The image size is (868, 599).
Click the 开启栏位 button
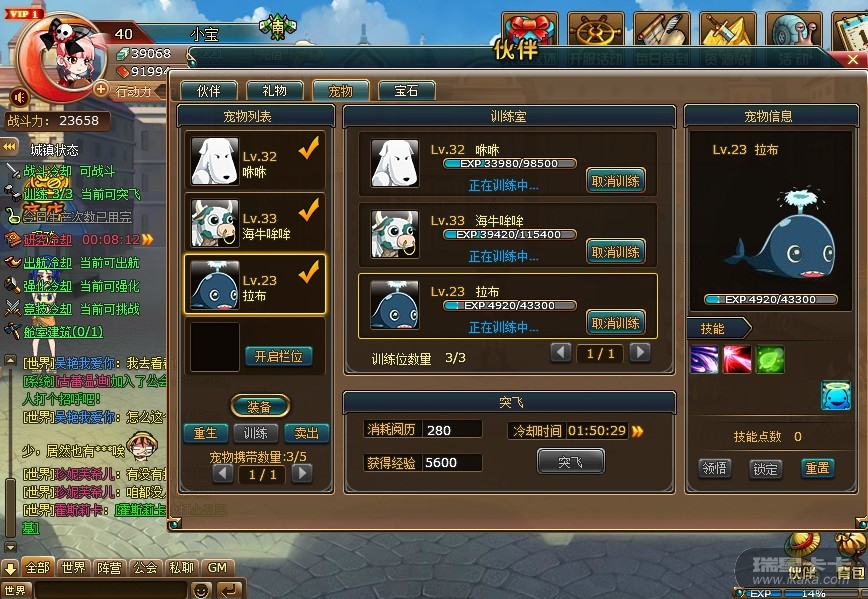(279, 356)
